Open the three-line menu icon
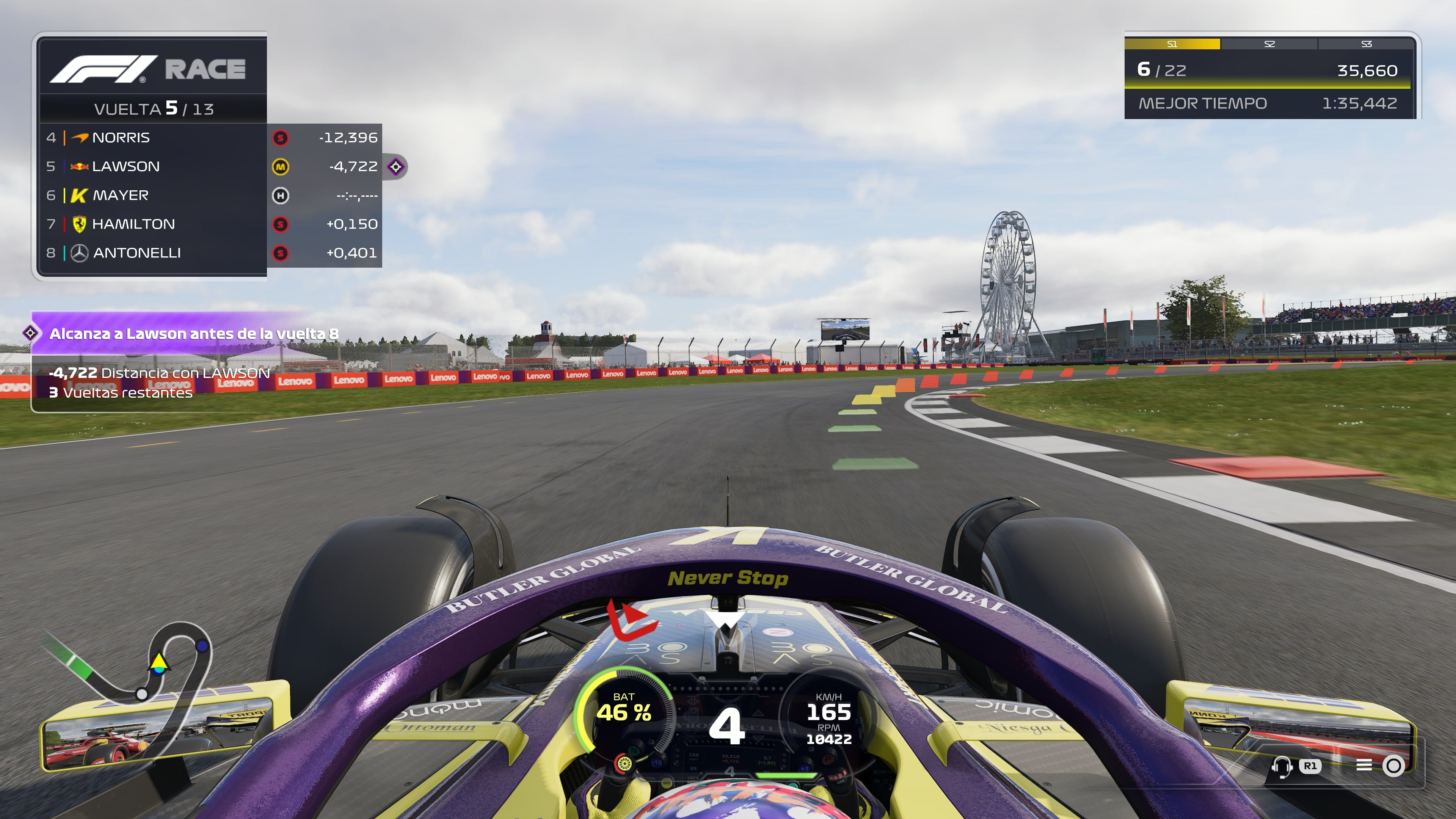Screen dimensions: 1456x819 [x=1364, y=765]
